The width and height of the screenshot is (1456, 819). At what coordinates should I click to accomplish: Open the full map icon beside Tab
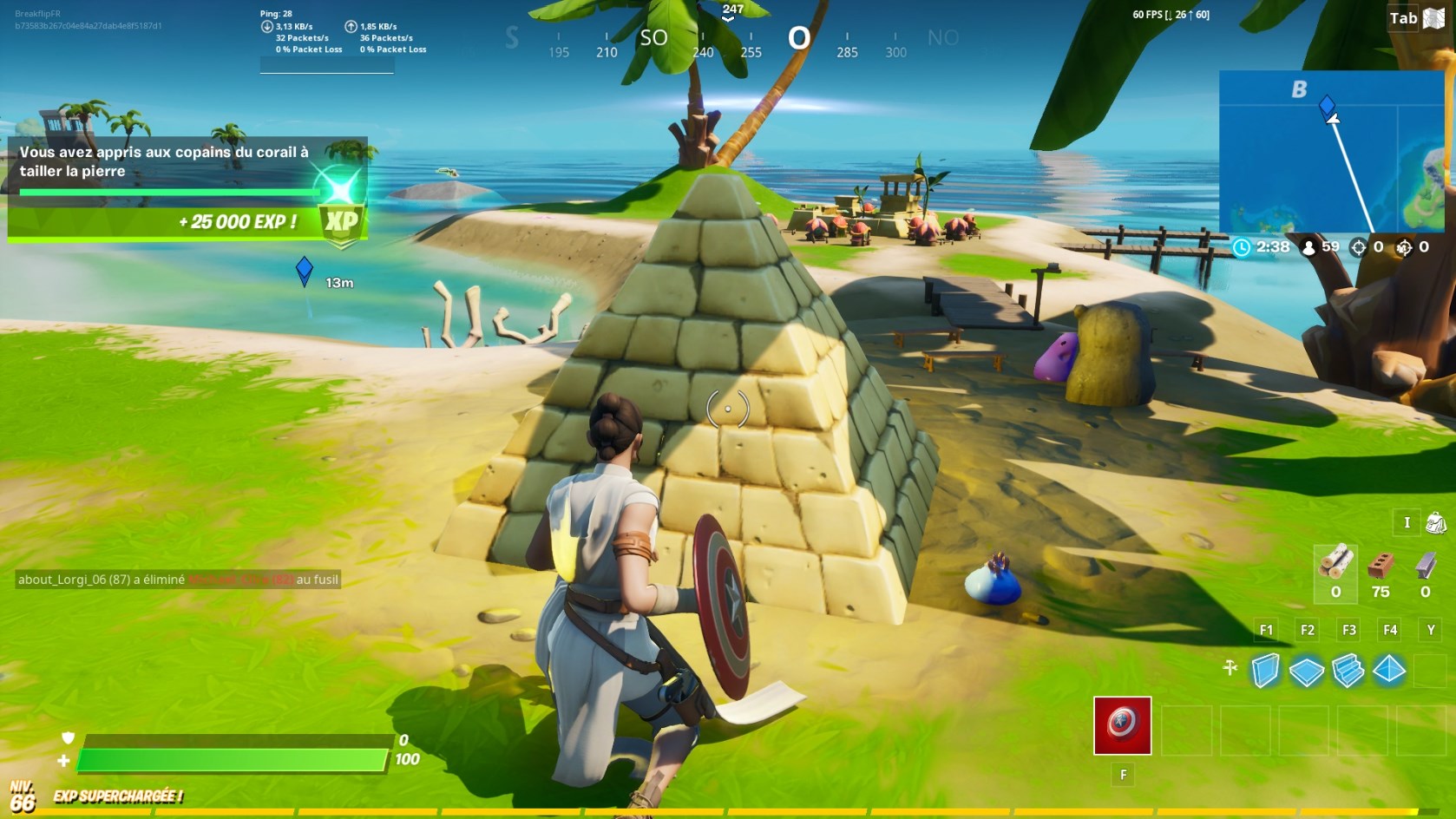coord(1434,18)
